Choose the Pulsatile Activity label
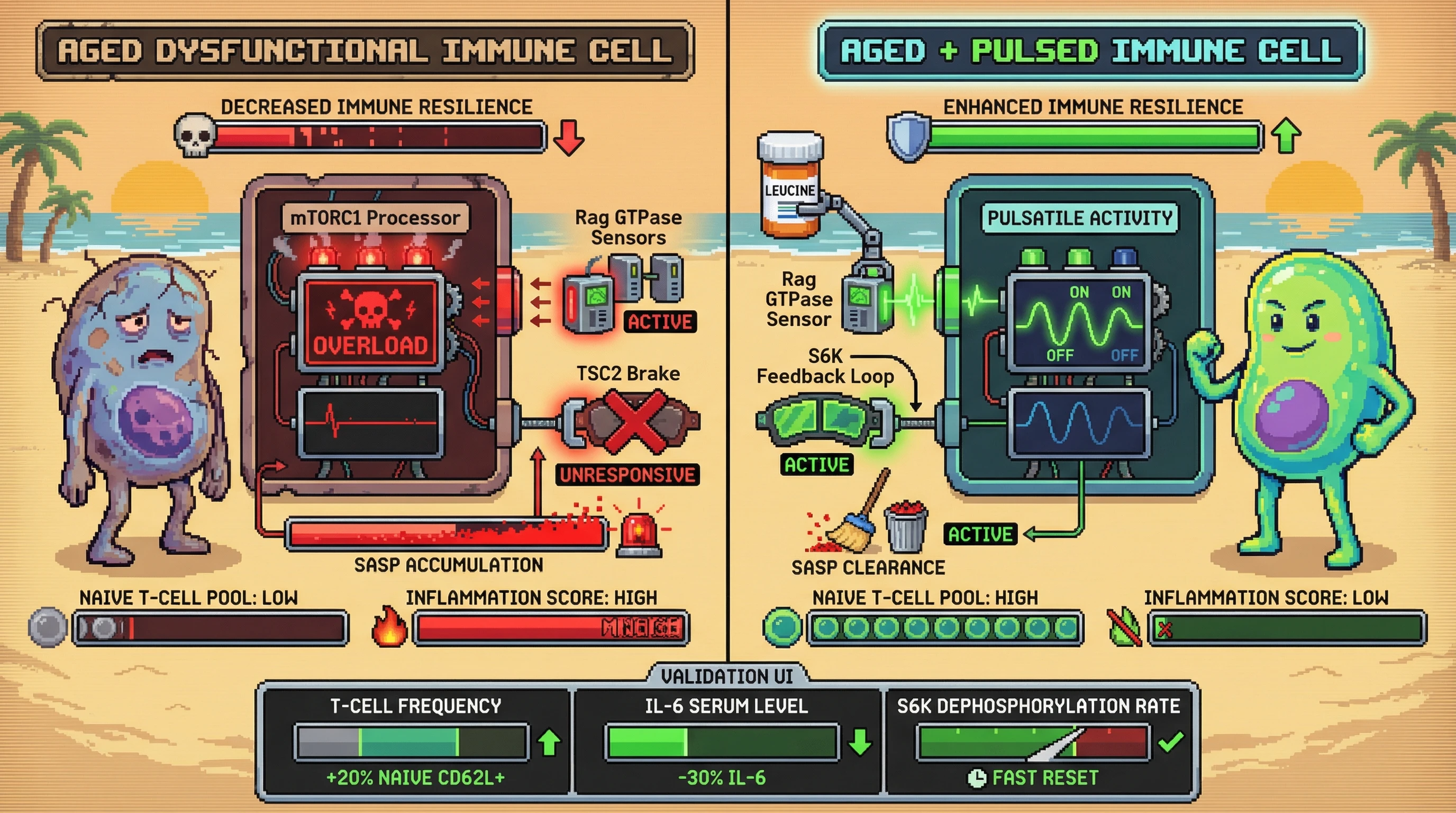 tap(1079, 218)
